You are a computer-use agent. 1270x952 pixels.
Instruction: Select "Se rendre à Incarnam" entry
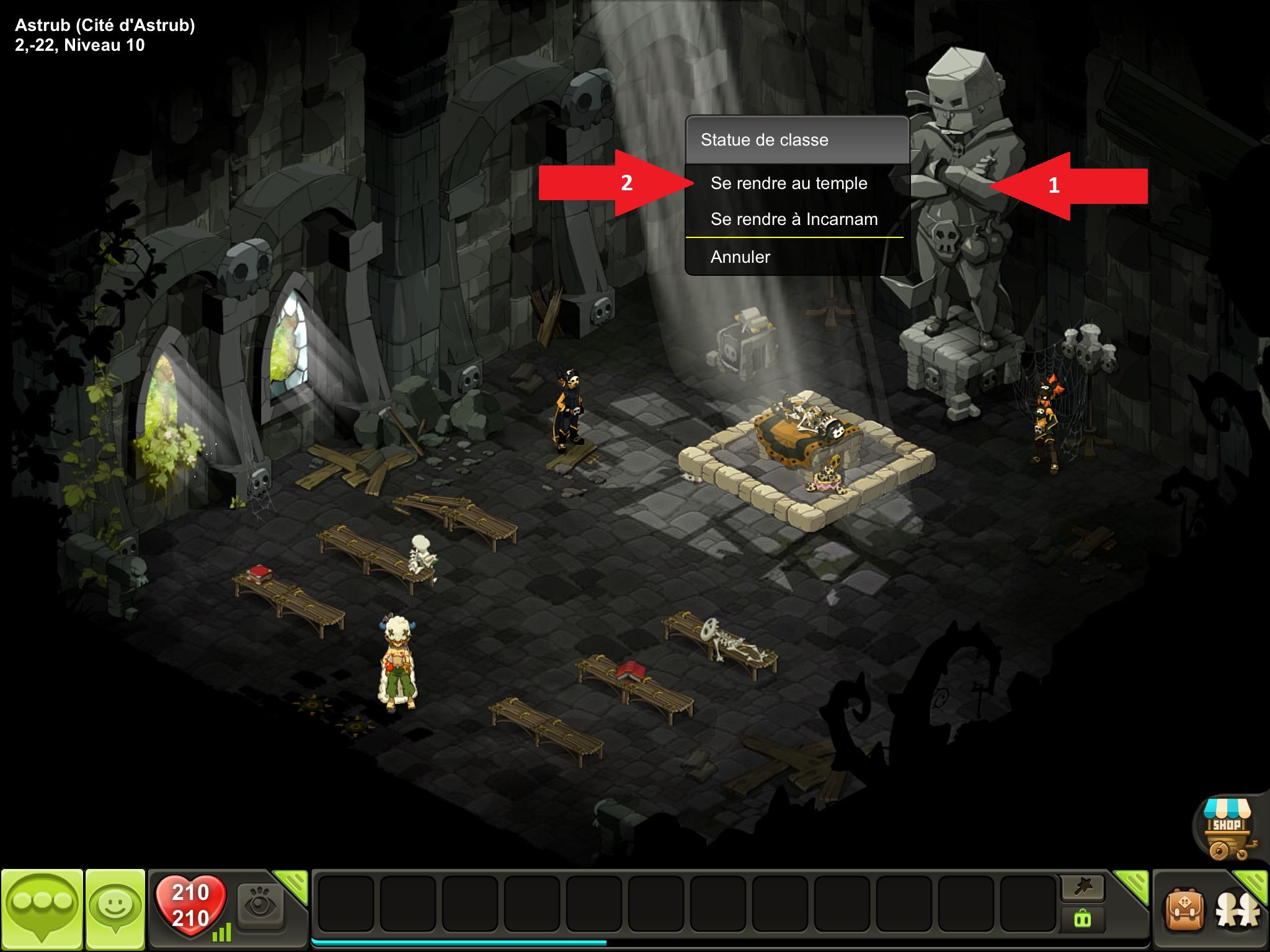(794, 219)
